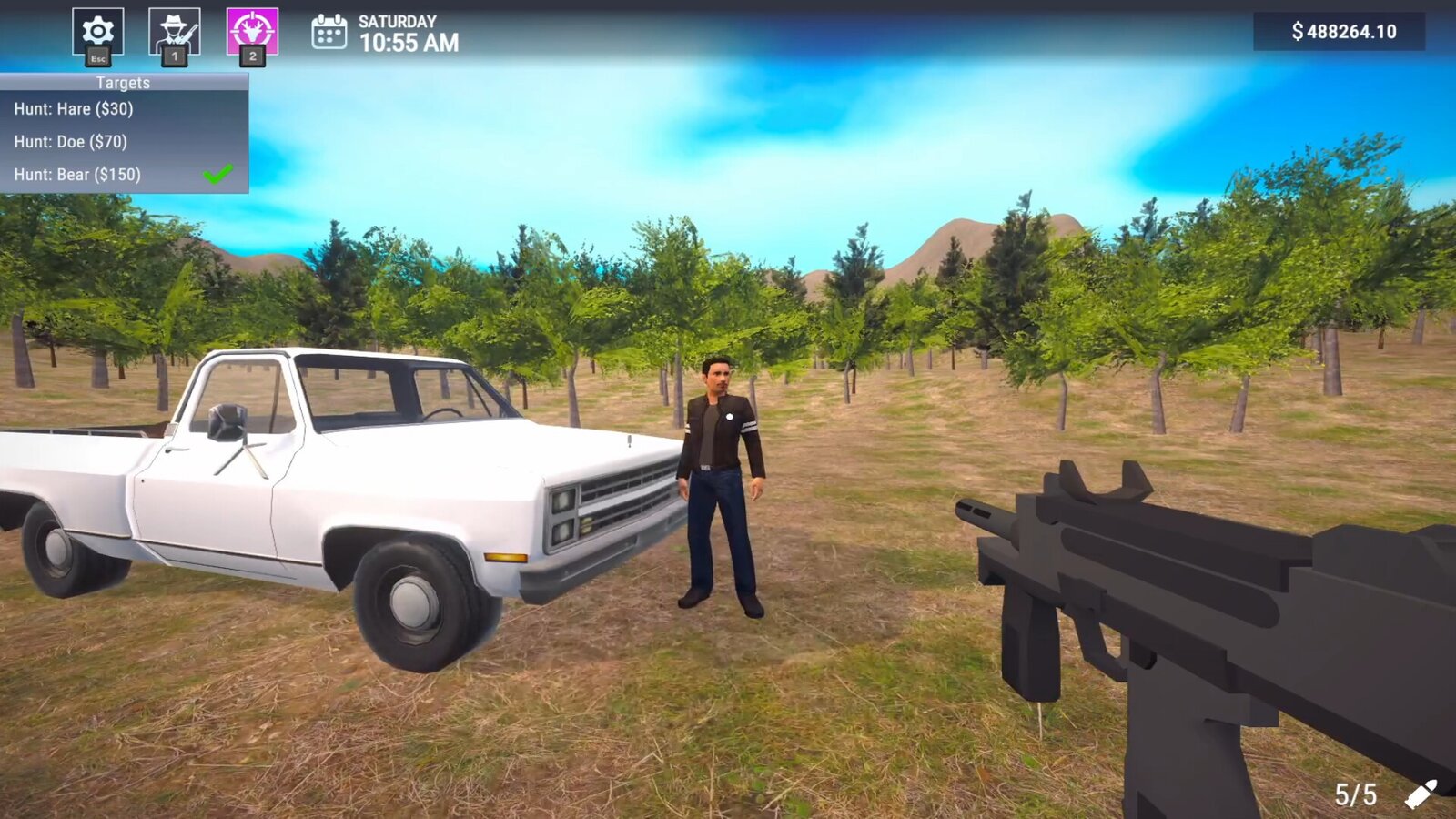The width and height of the screenshot is (1456, 819).
Task: Choose the Hunt: Bear ($150) contract
Action: pos(77,173)
